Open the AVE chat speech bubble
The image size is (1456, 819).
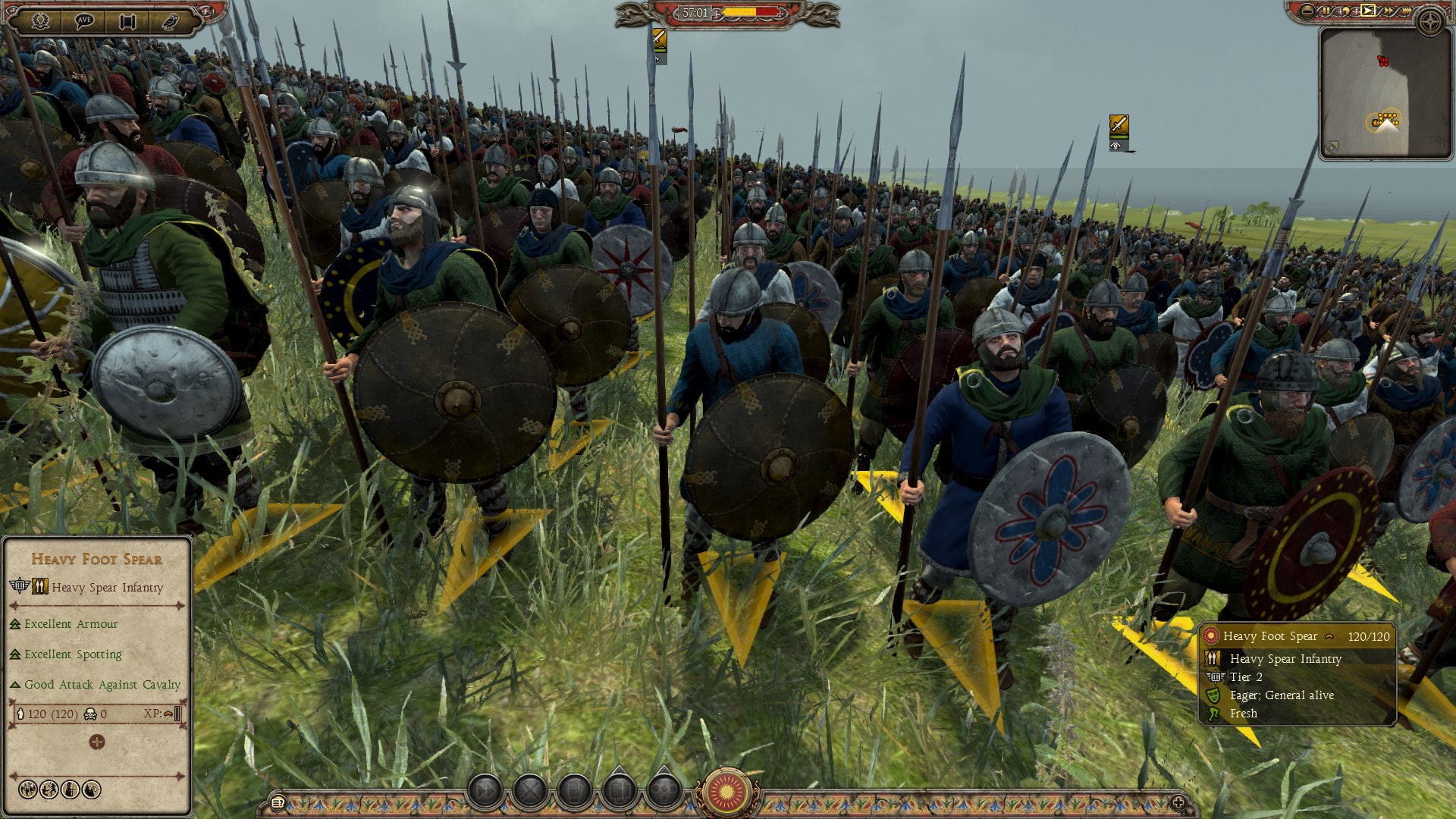tap(84, 20)
